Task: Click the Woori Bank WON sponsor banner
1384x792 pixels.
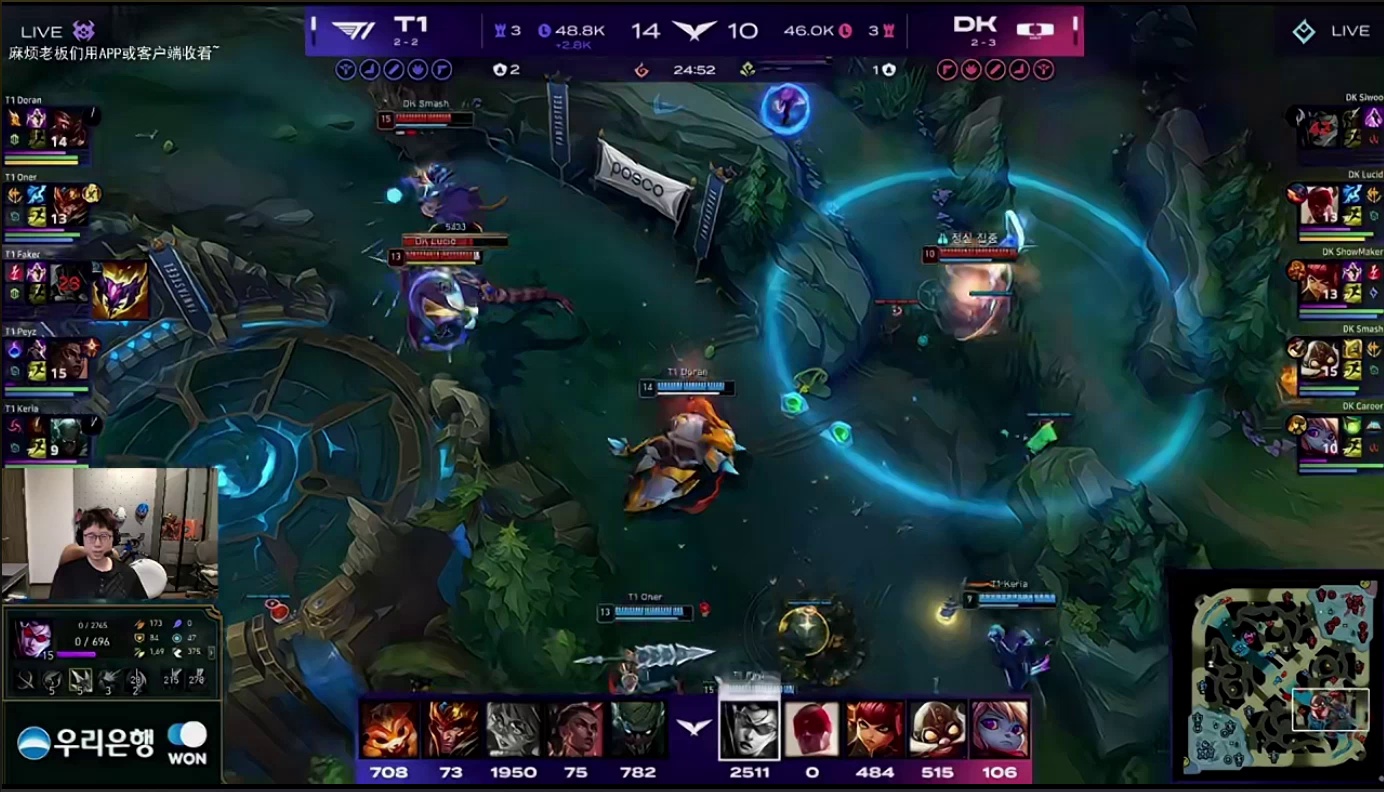Action: 112,743
